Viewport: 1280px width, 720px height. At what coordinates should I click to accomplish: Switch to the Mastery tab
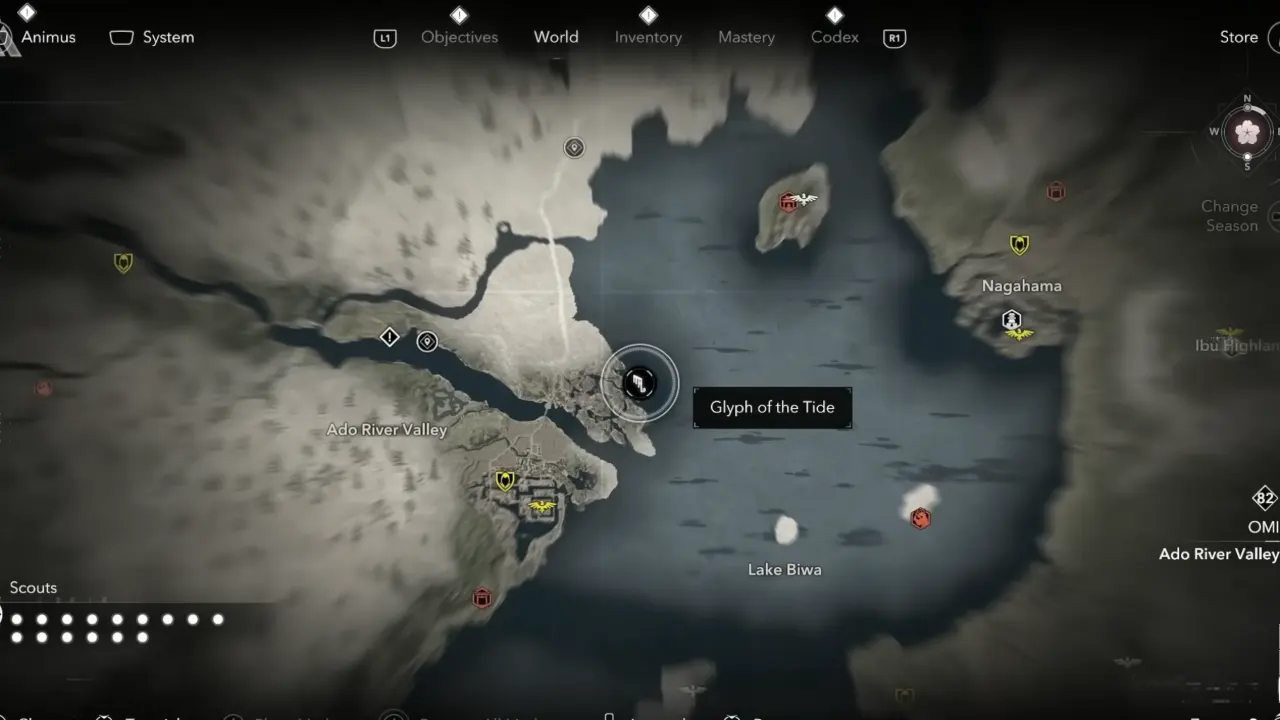[746, 37]
